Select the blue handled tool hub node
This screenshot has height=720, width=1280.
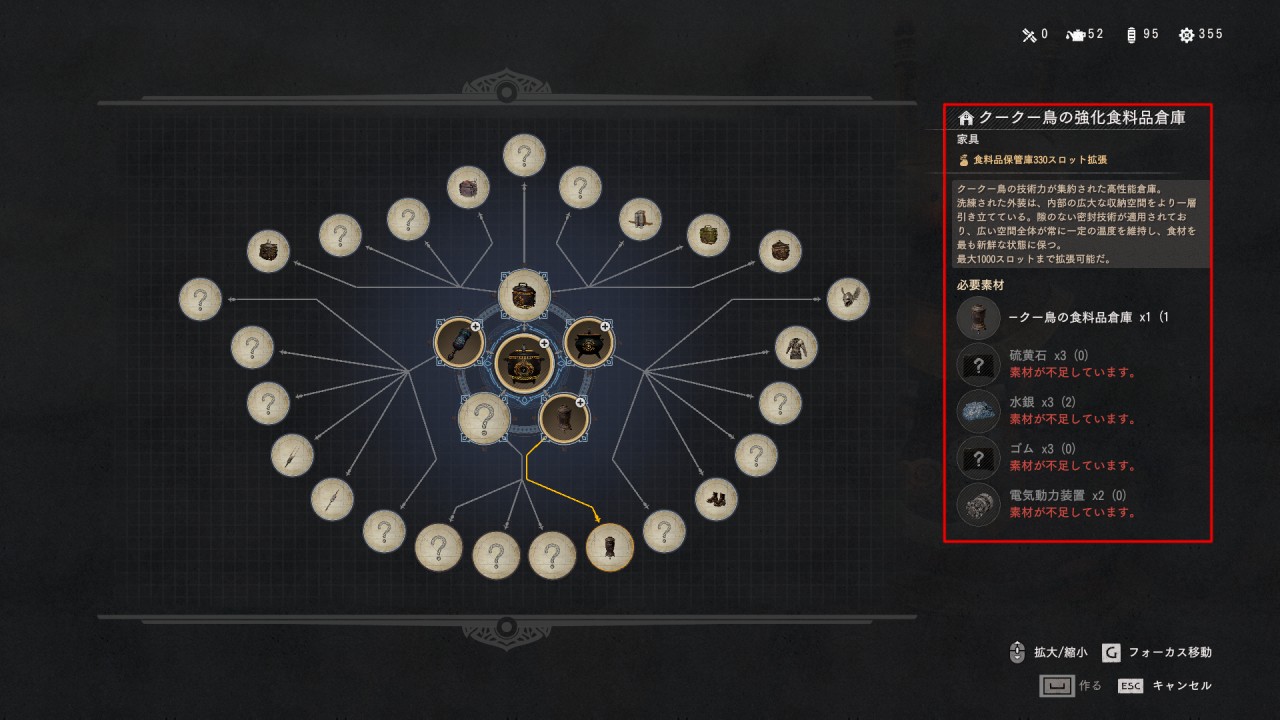[x=459, y=342]
